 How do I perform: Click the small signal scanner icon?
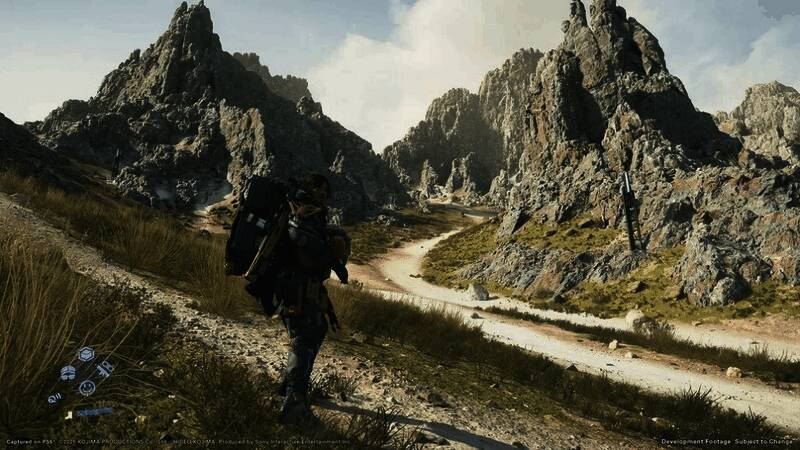pos(54,397)
